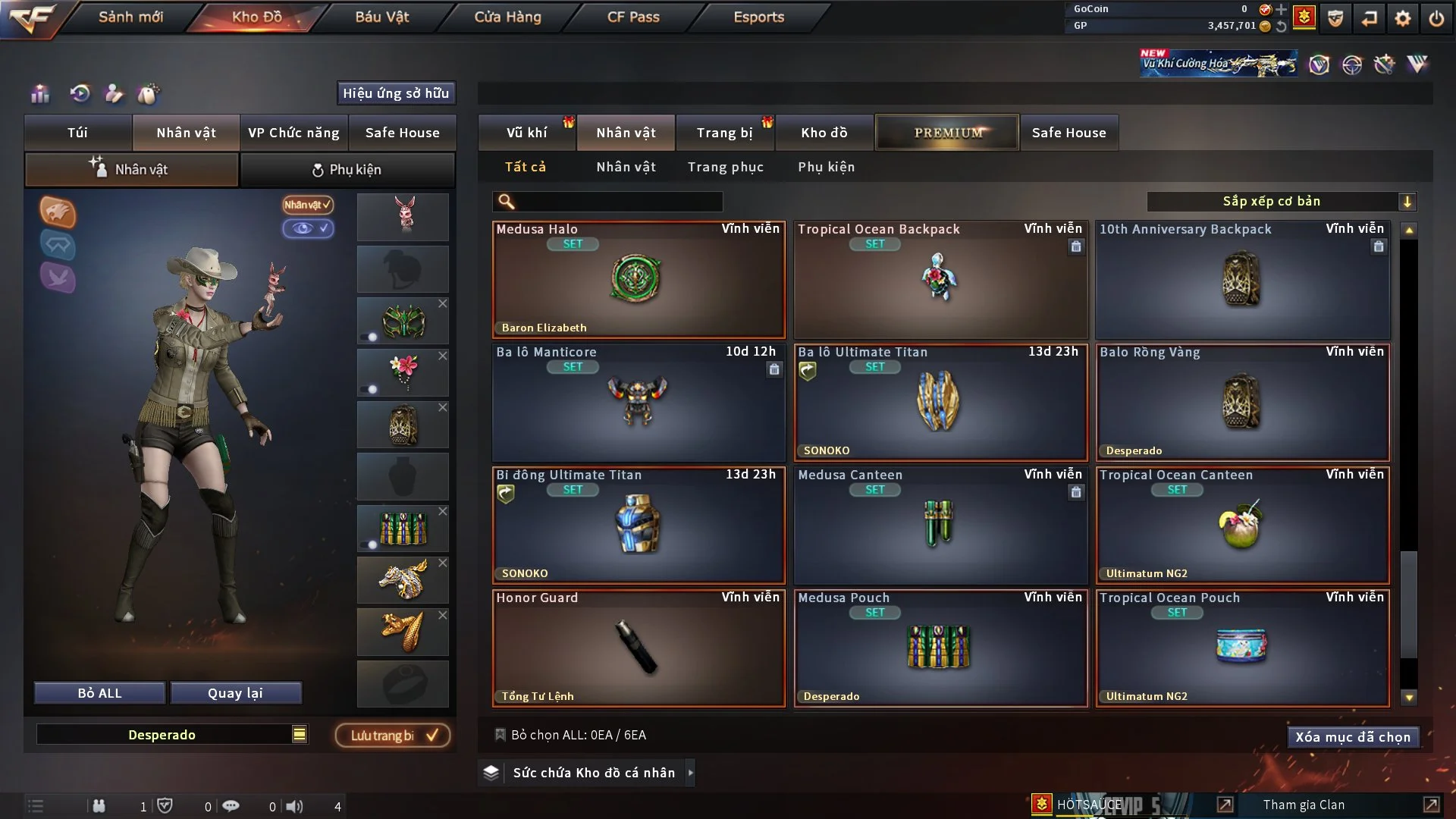Select the Honor Guard item

638,649
